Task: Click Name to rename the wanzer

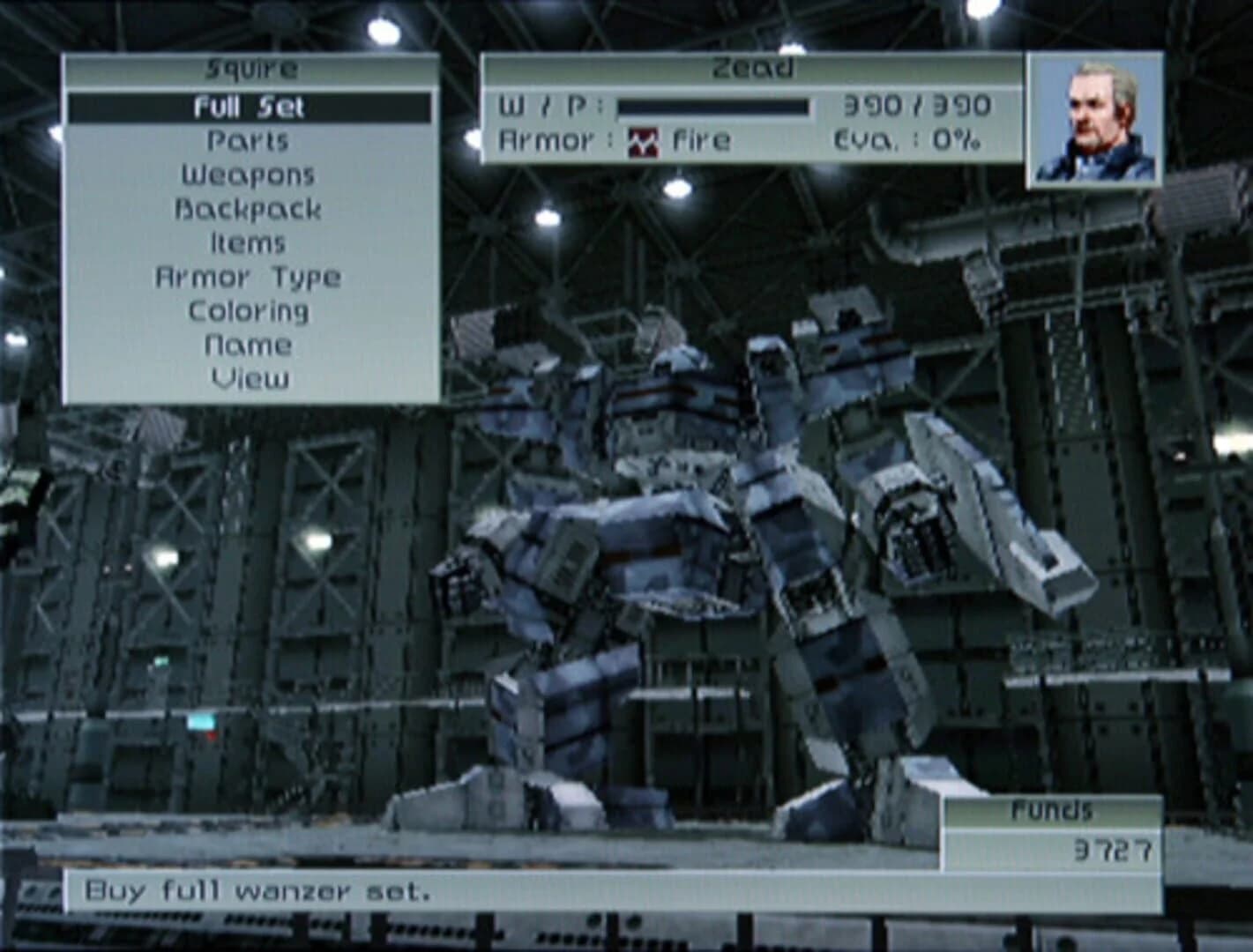Action: point(250,344)
